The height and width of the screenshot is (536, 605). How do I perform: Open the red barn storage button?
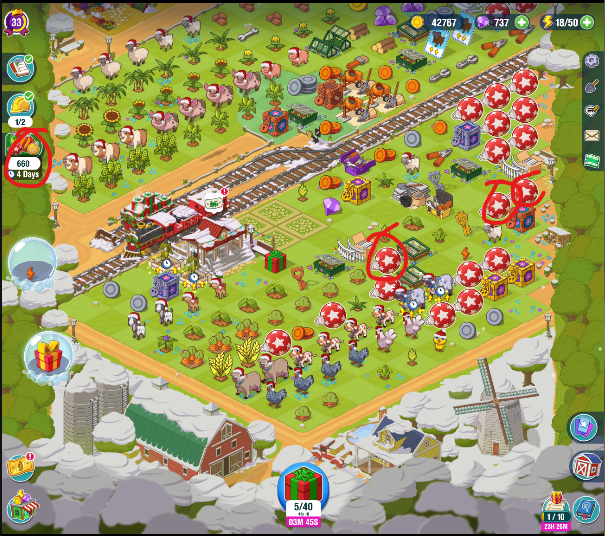pos(585,467)
